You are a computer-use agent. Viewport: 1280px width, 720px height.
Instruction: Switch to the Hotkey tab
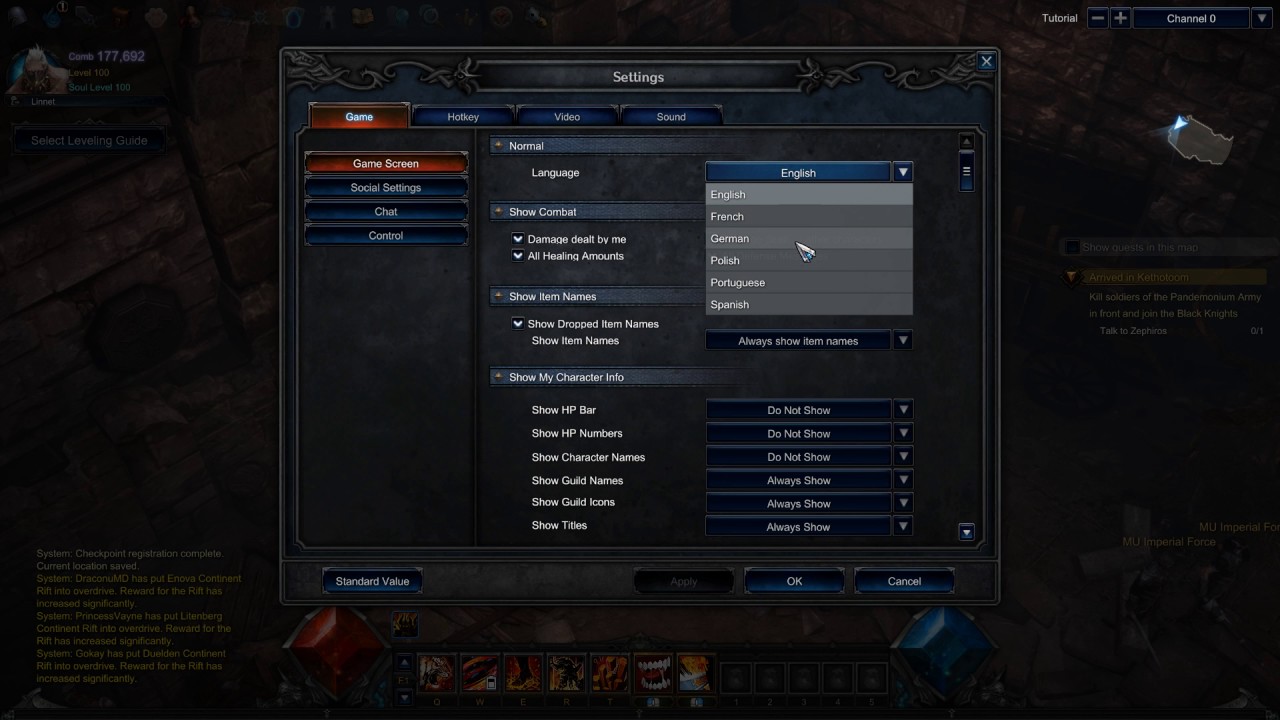(463, 116)
